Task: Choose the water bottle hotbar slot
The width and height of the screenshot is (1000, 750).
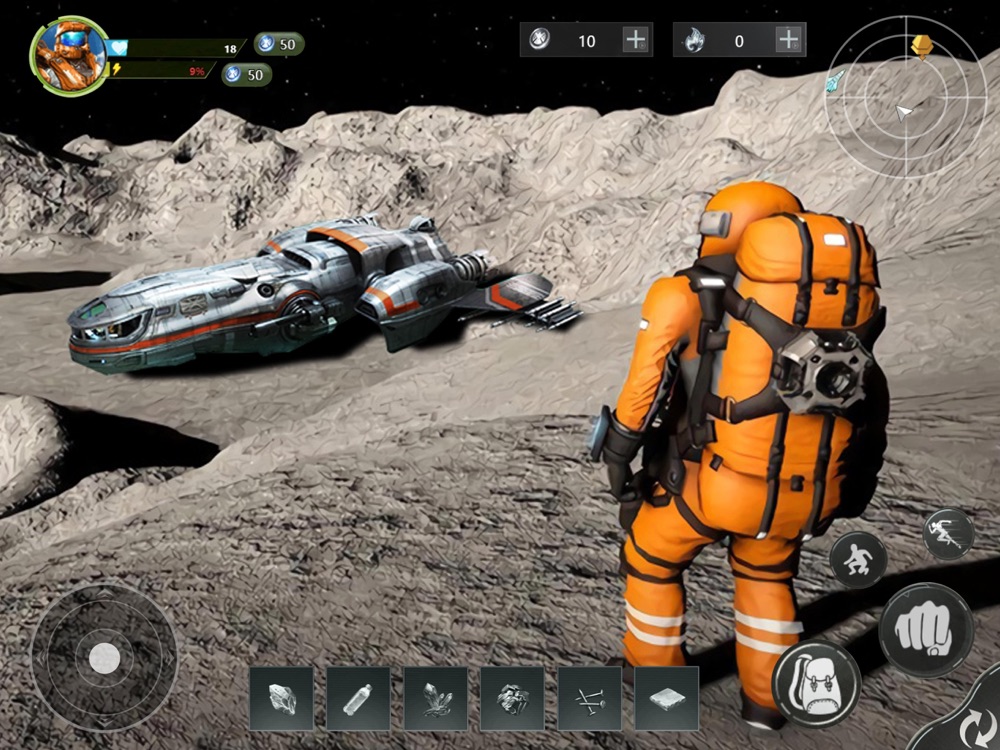Action: coord(358,698)
